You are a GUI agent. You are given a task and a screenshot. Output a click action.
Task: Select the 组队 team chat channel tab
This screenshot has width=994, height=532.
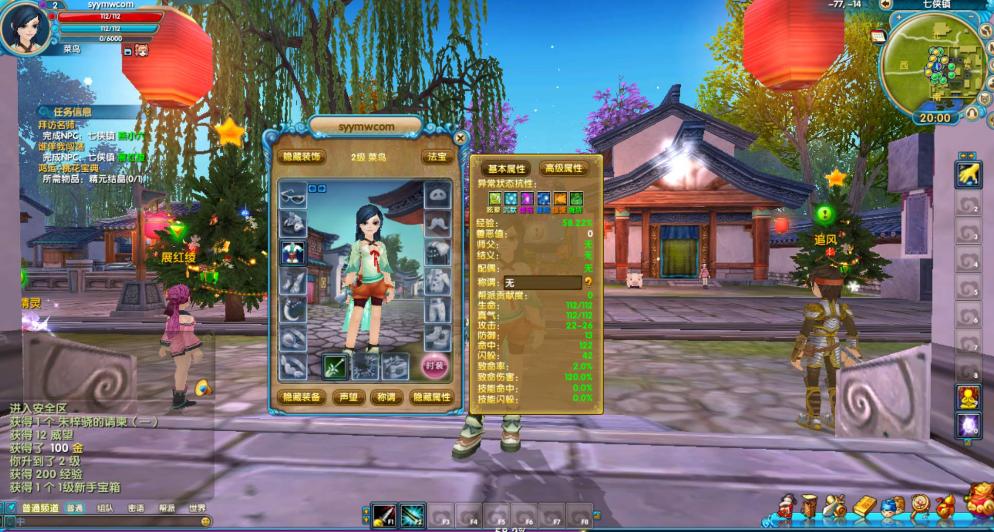click(x=105, y=508)
